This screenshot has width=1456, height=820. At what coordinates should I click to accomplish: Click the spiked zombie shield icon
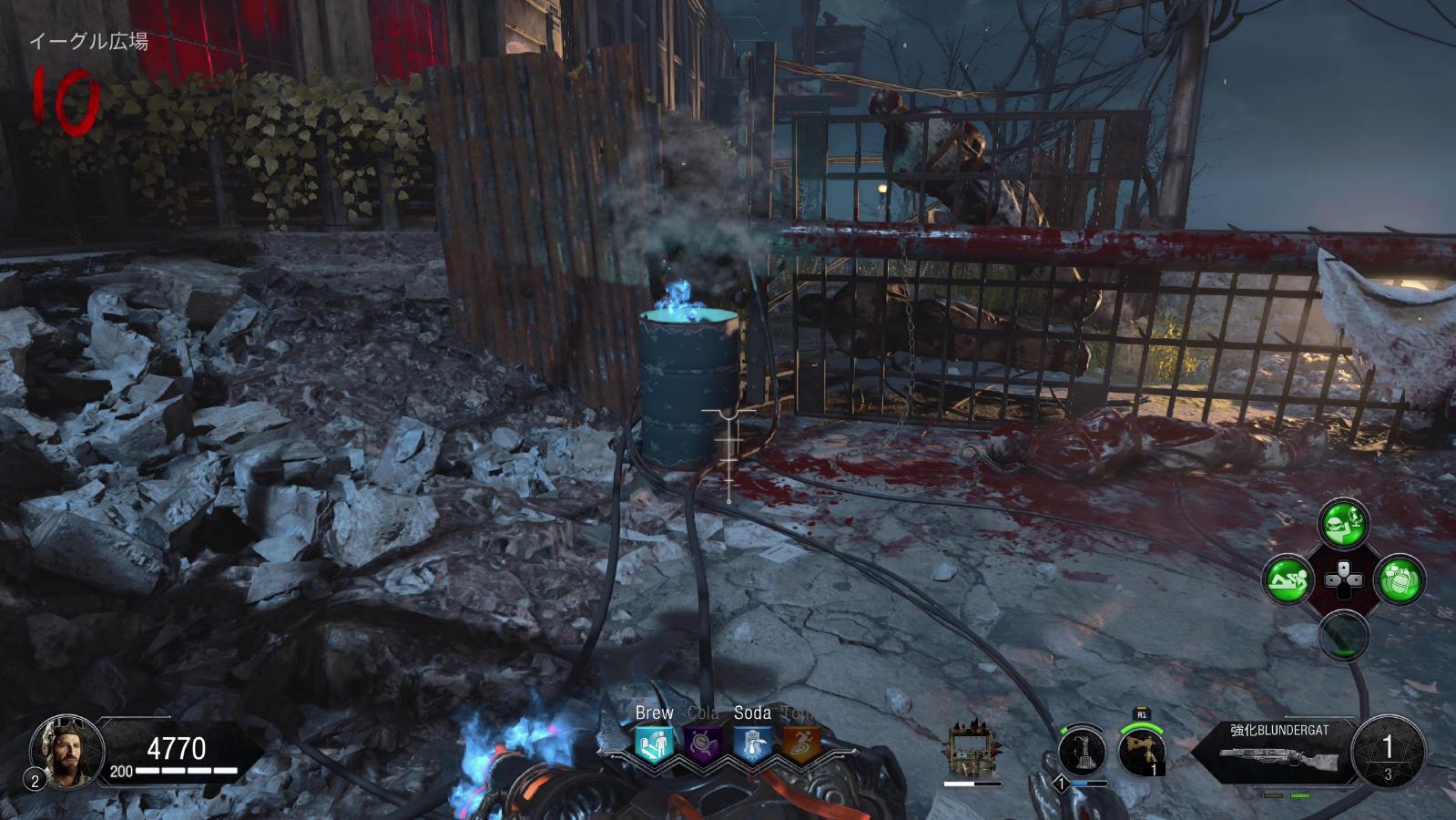(x=971, y=750)
